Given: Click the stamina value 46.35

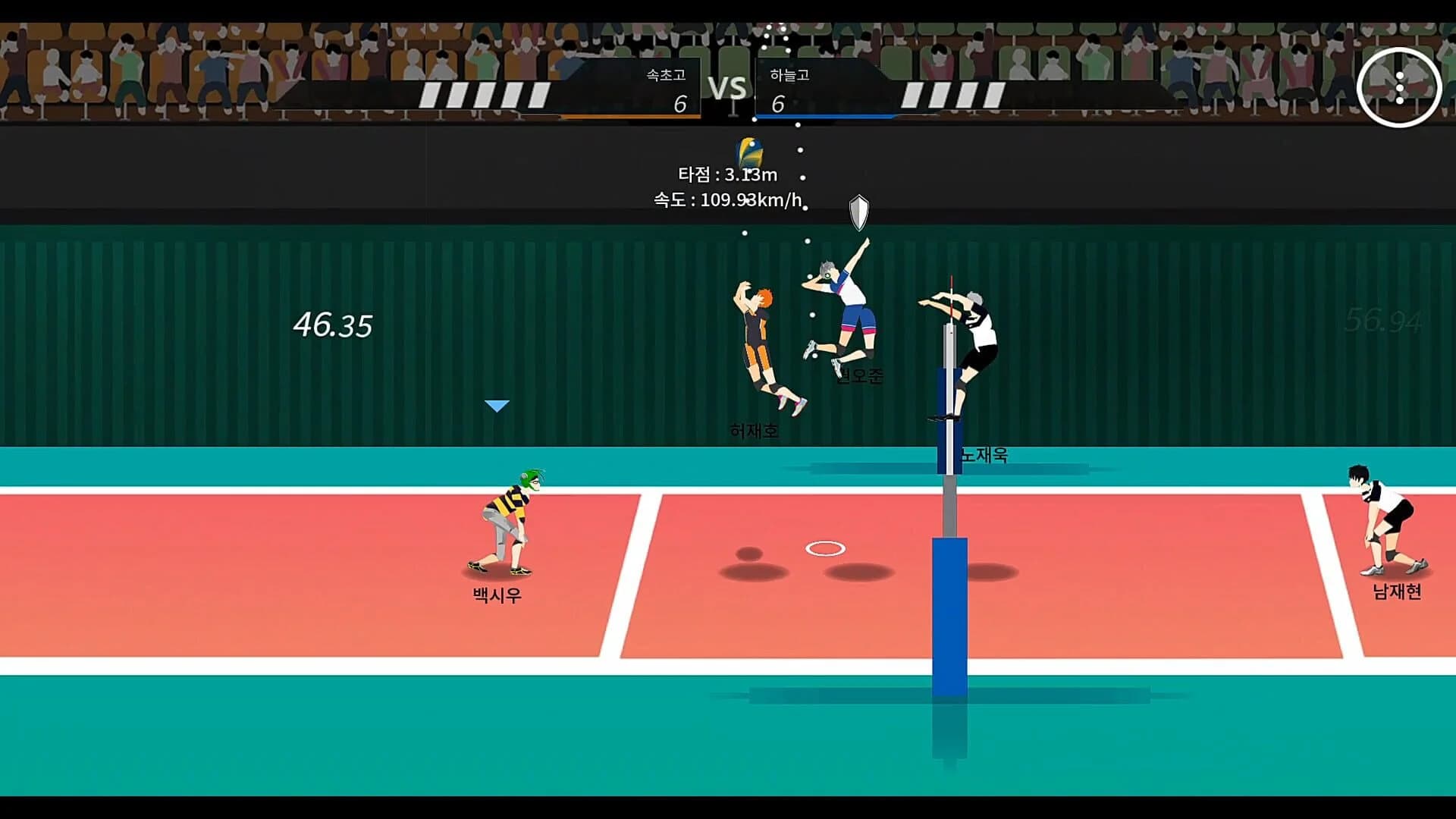Looking at the screenshot, I should point(331,325).
